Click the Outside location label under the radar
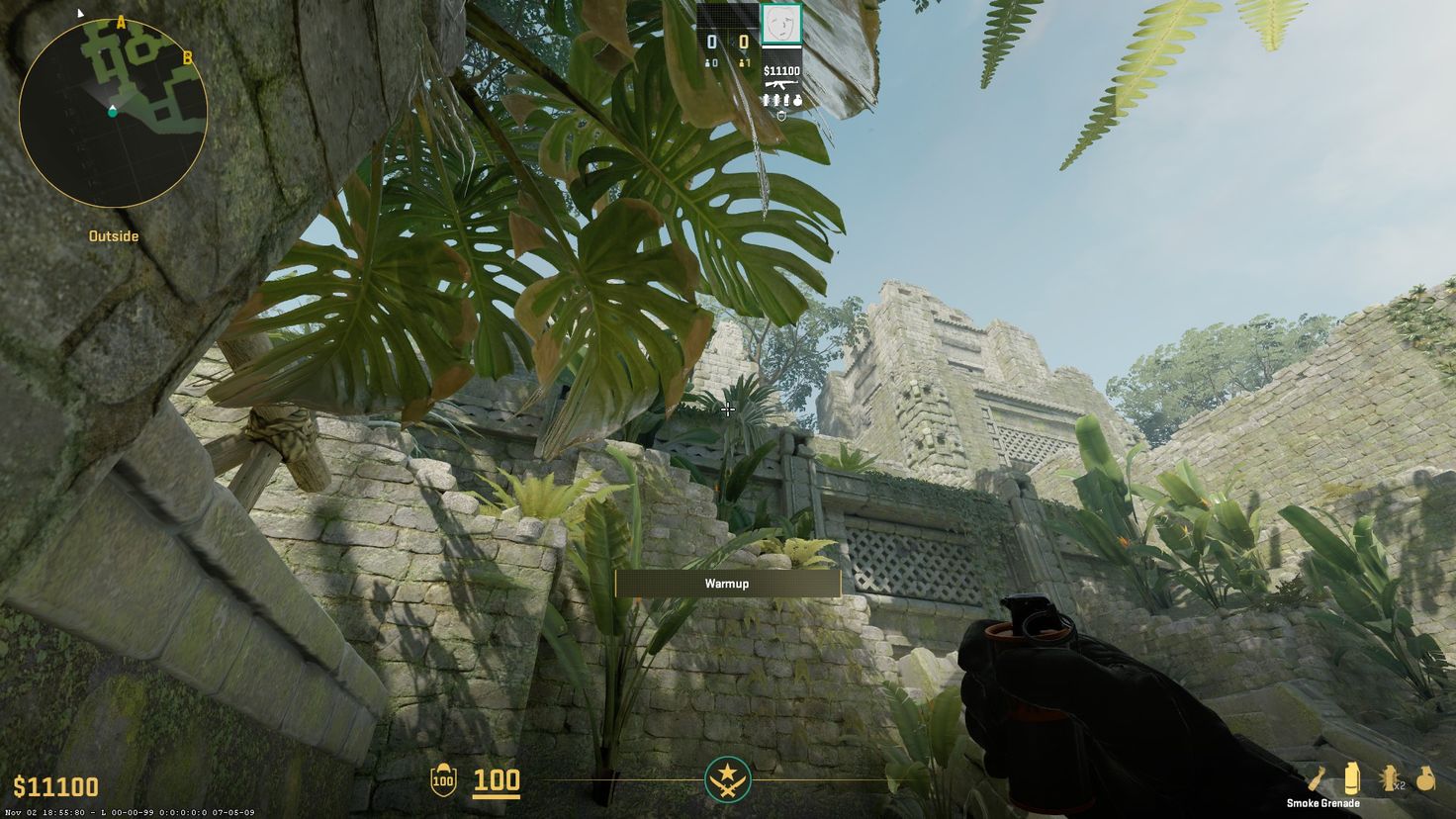The image size is (1456, 819). [x=112, y=235]
